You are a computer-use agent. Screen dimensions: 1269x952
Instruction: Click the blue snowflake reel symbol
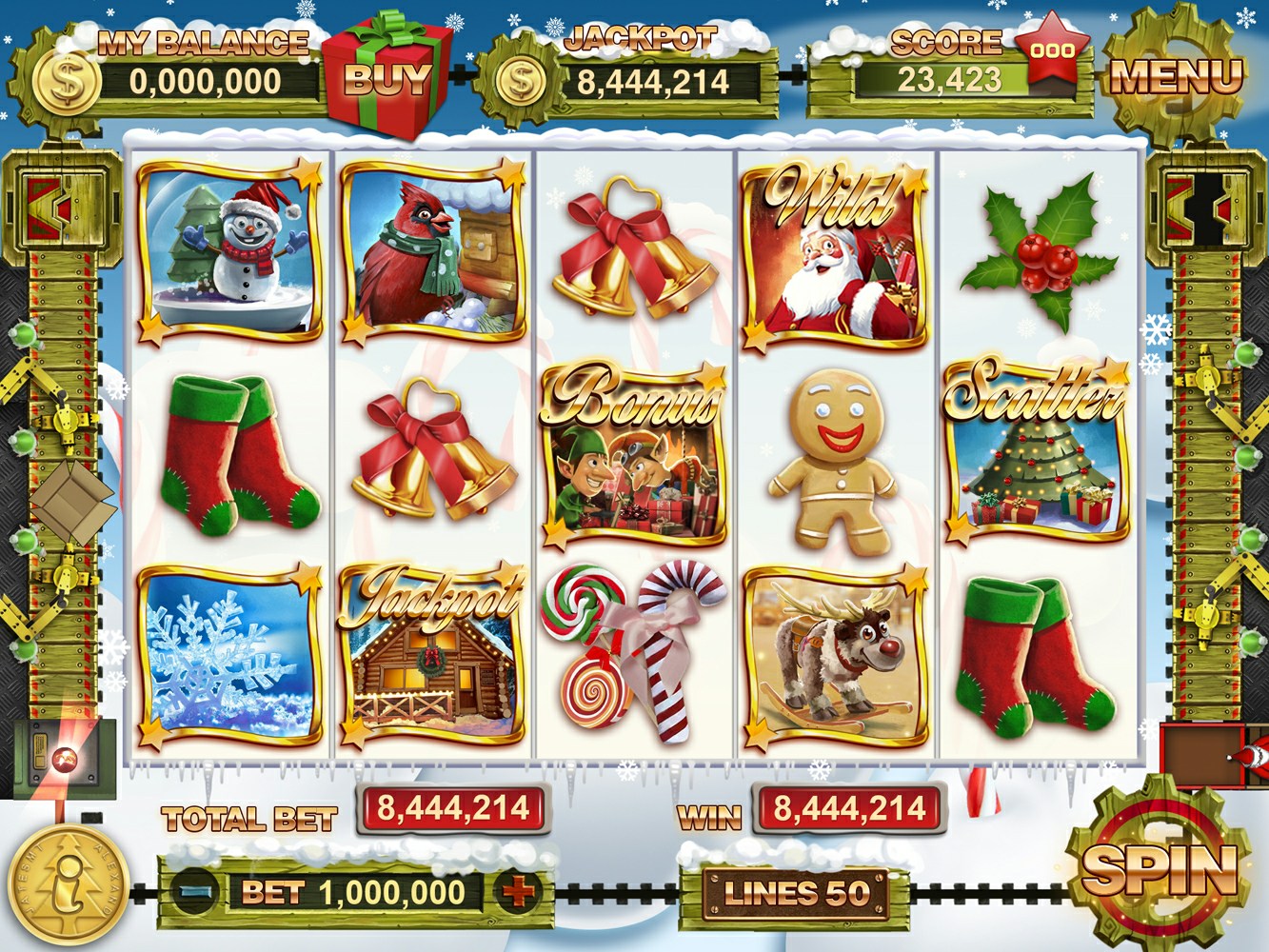point(228,657)
